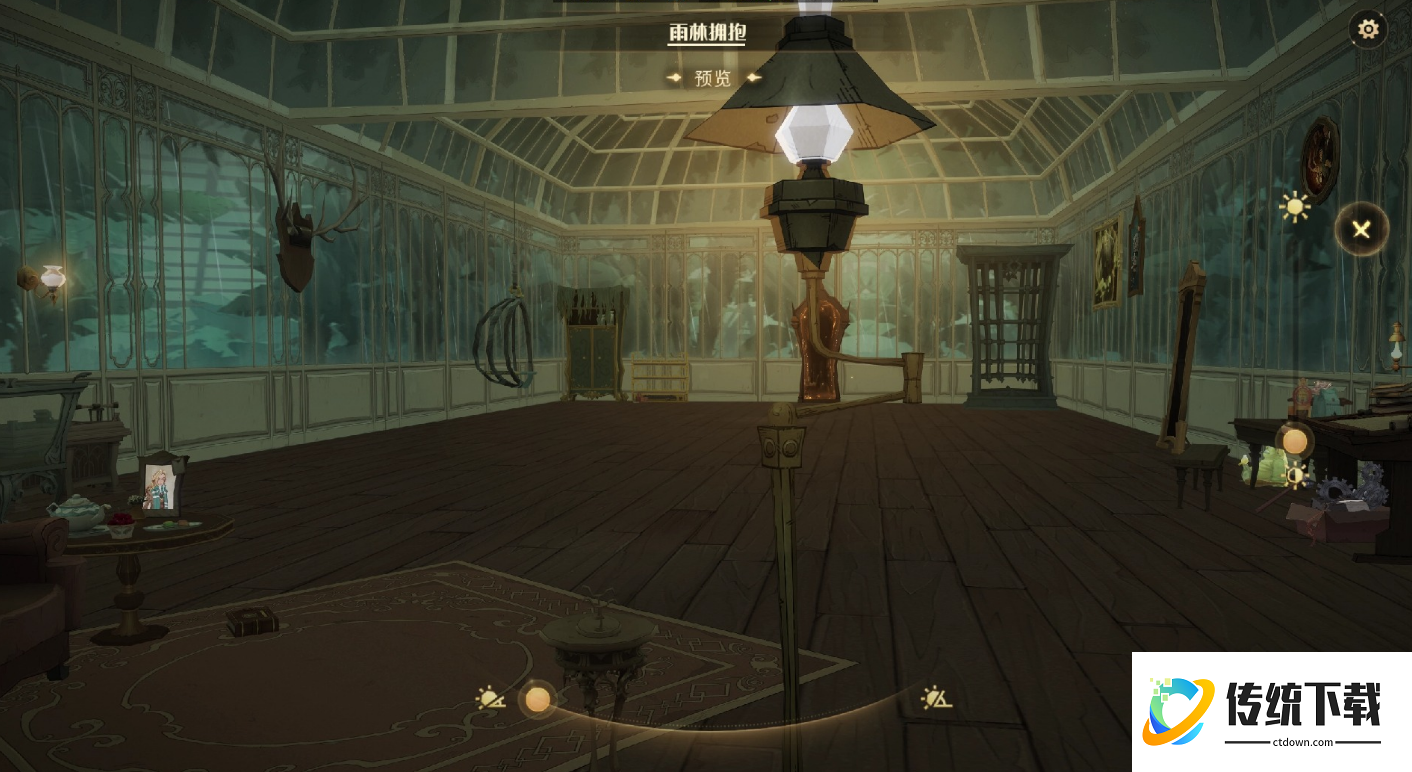Click the bright sun icon above the vertical slider
Screen dimensions: 1412x772
pos(1295,207)
